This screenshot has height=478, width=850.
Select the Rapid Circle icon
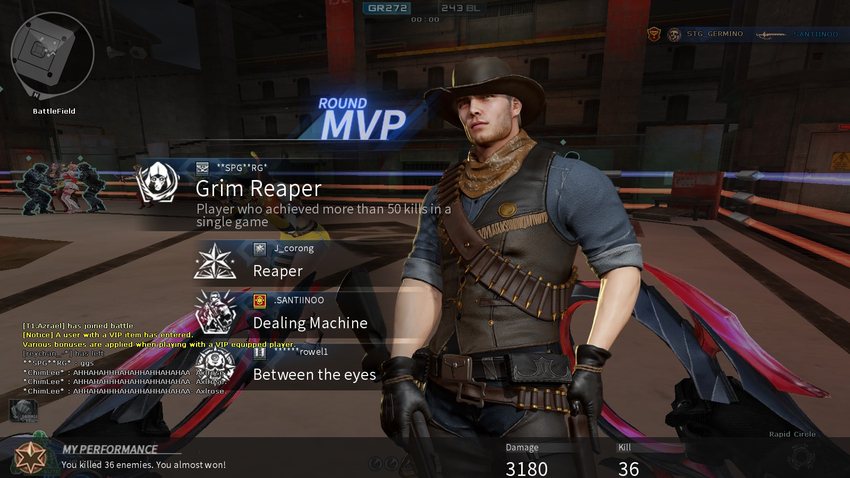800,455
